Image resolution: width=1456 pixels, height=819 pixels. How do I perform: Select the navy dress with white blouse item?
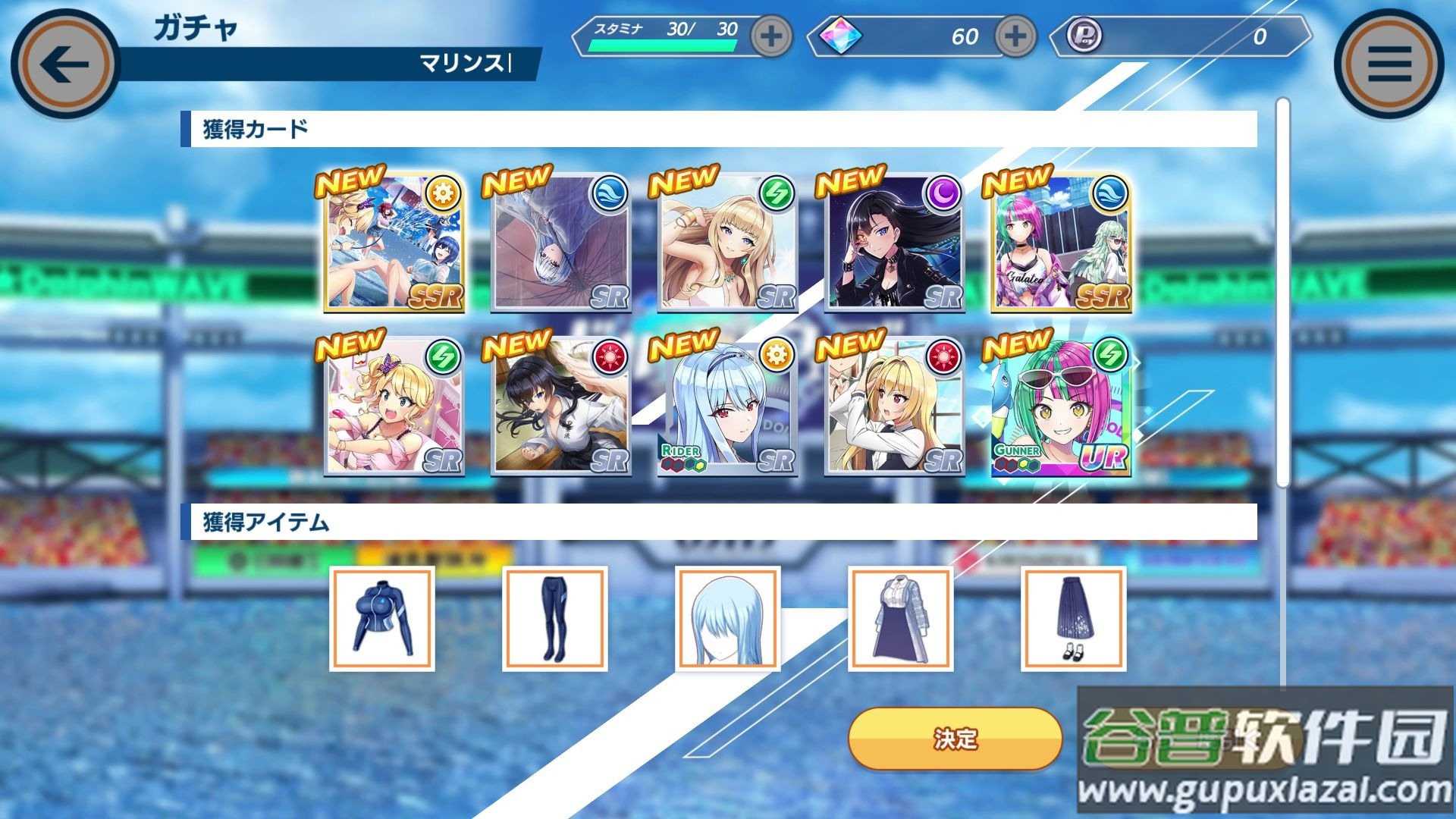tap(901, 619)
